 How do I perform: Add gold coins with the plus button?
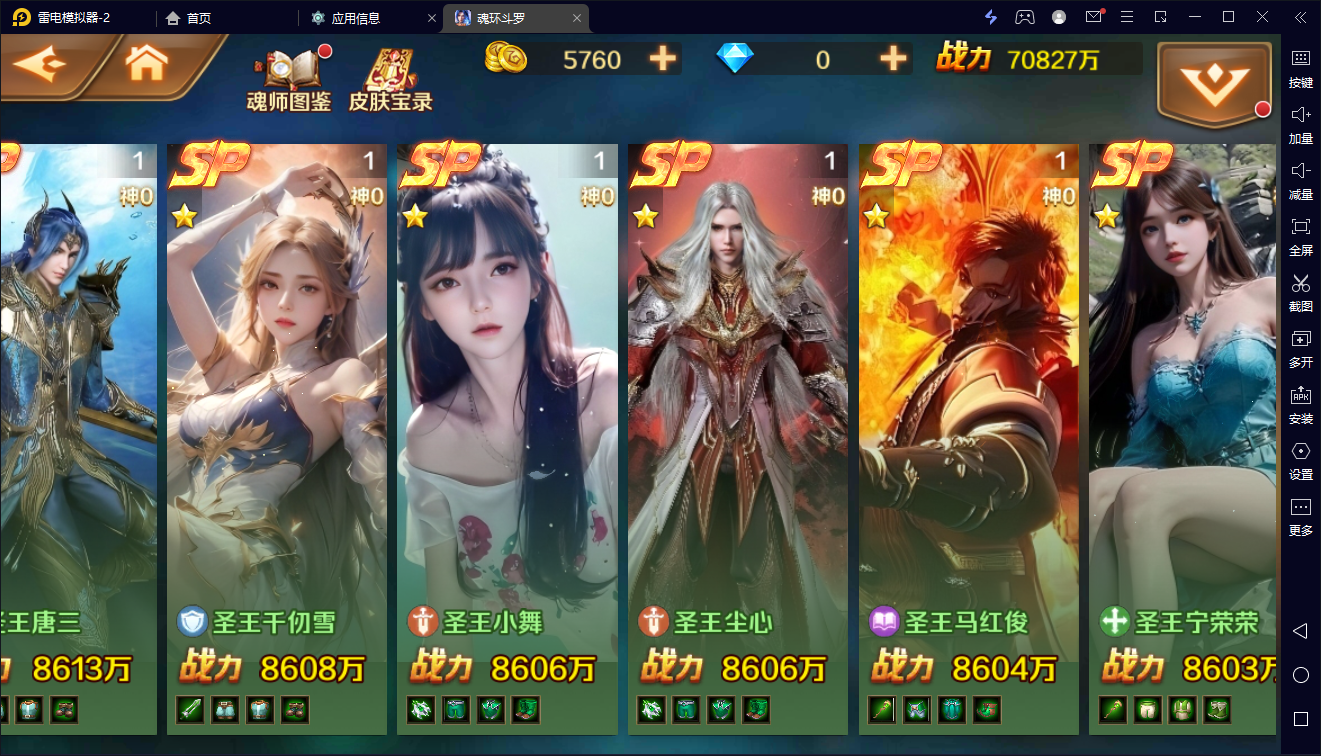[x=660, y=59]
